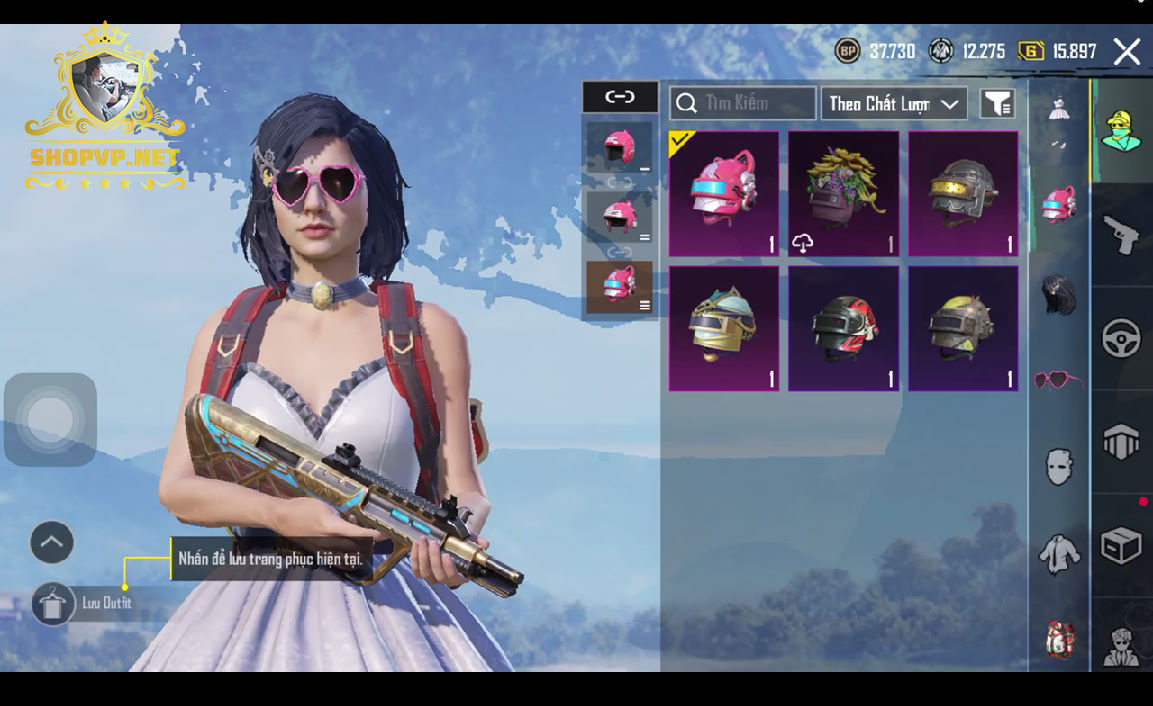Open the jacket clothing category
The width and height of the screenshot is (1153, 706).
click(x=1058, y=553)
